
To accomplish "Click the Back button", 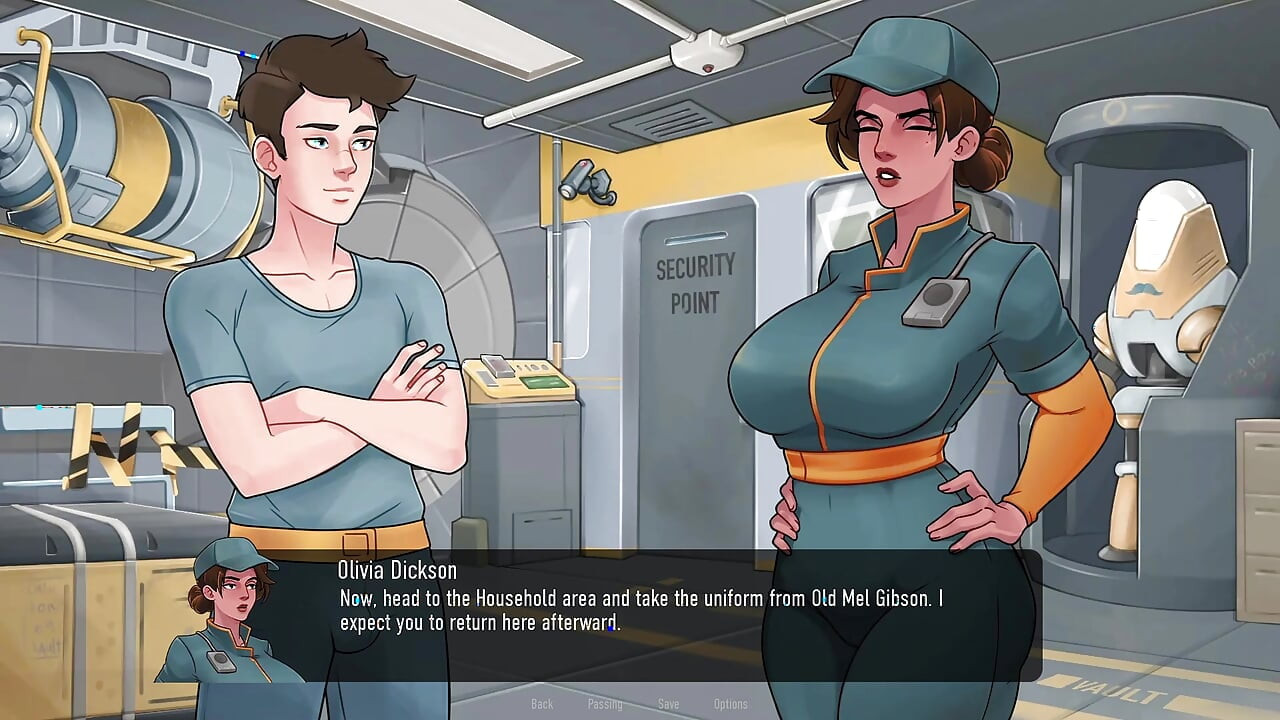I will click(542, 704).
